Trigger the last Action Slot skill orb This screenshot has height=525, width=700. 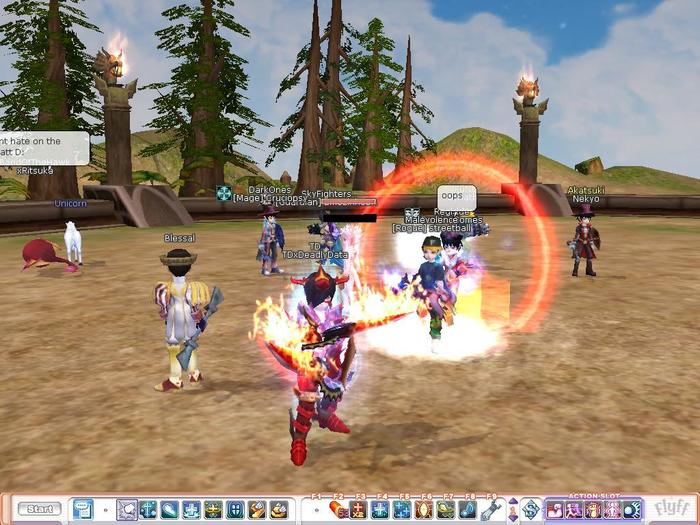[632, 509]
